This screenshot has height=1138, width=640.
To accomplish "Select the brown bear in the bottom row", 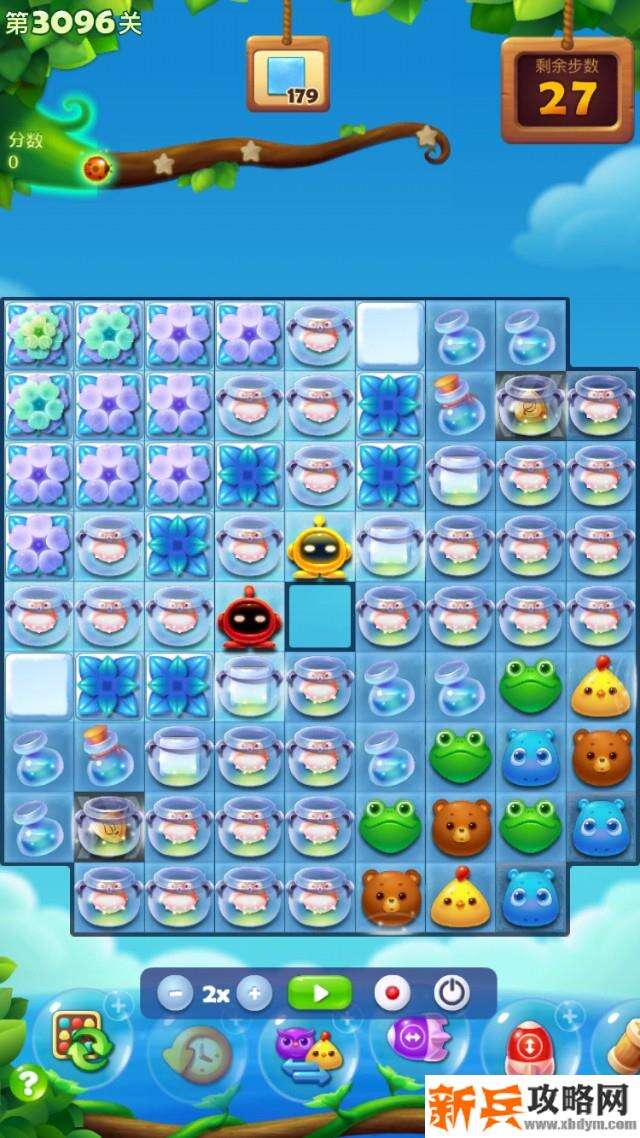I will click(389, 895).
